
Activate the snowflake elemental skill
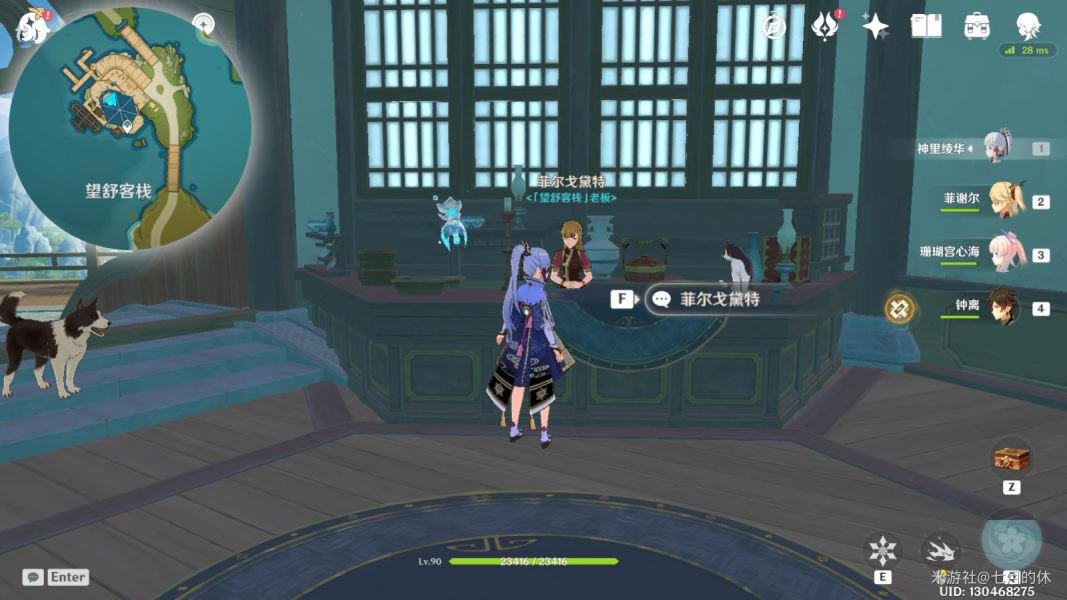coord(883,551)
